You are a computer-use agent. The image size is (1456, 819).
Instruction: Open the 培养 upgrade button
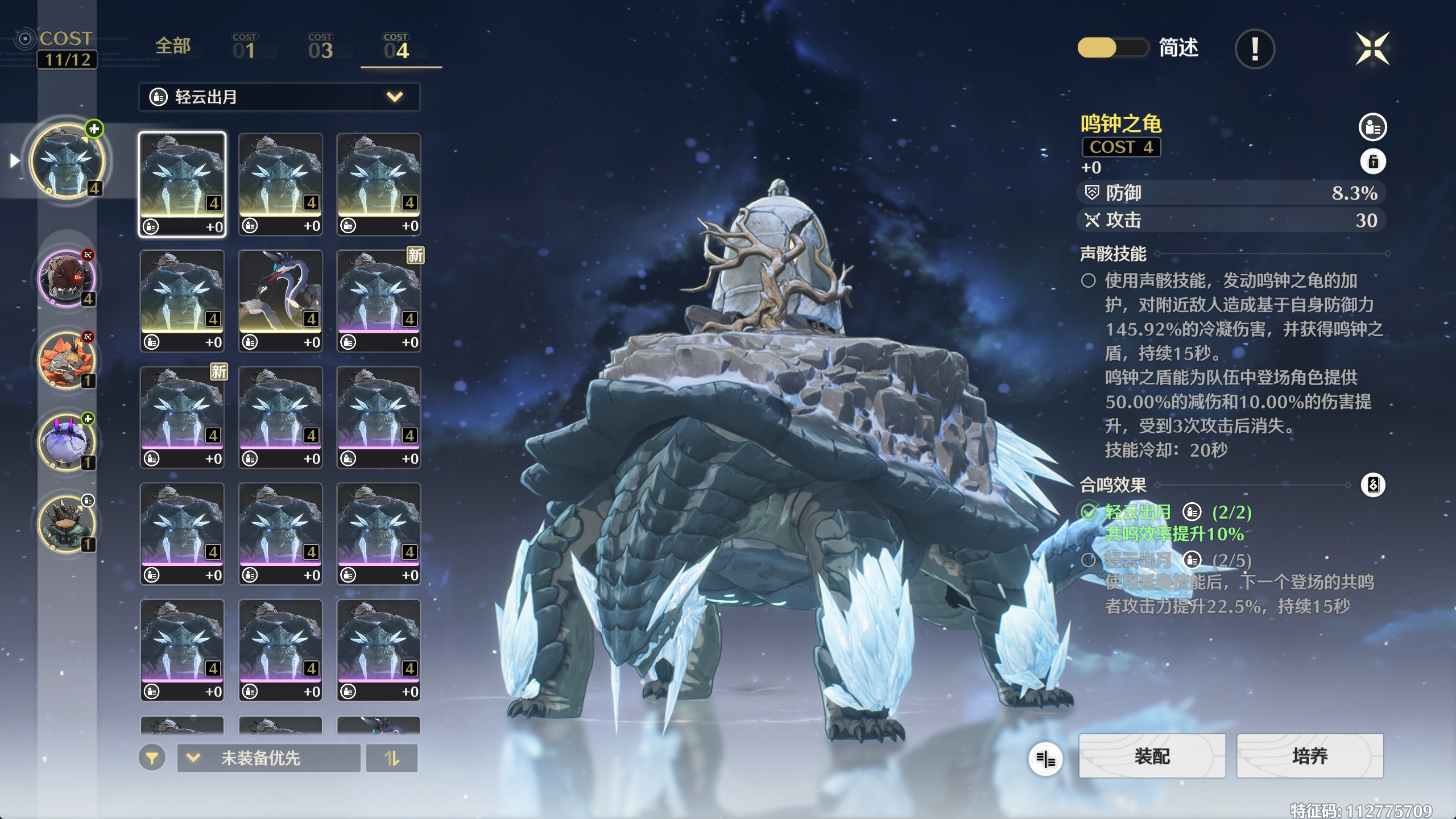1309,756
